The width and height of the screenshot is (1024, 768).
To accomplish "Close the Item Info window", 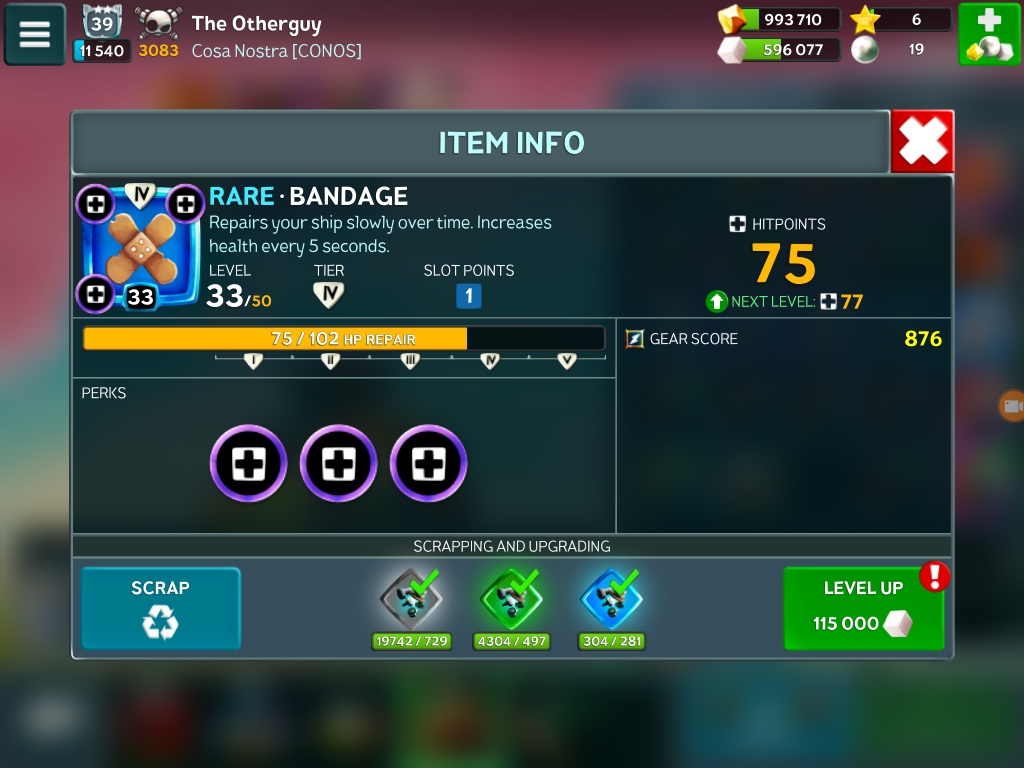I will coord(921,142).
